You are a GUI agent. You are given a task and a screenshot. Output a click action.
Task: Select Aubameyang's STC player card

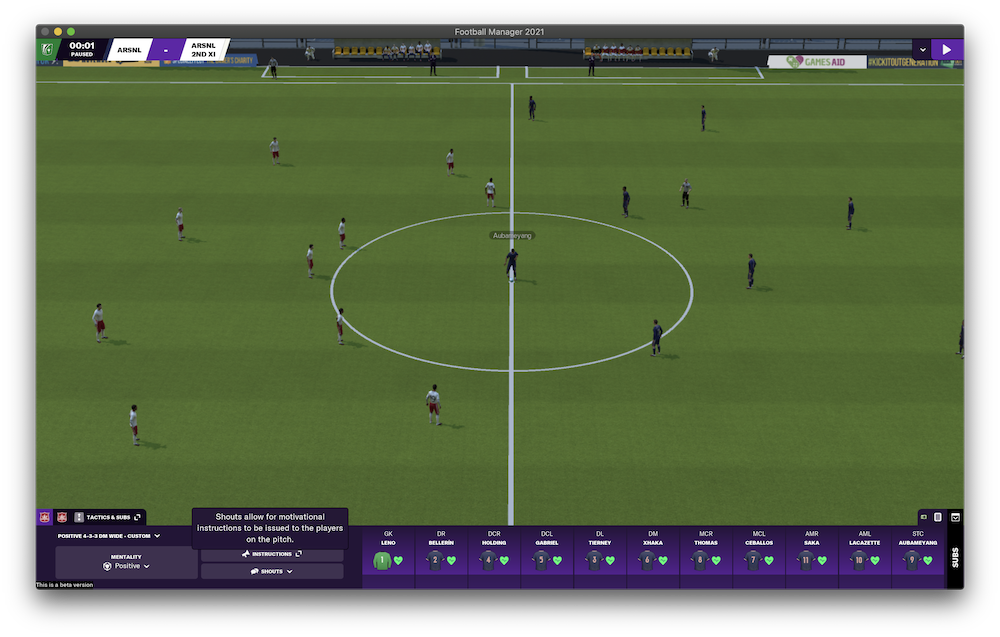click(x=918, y=553)
